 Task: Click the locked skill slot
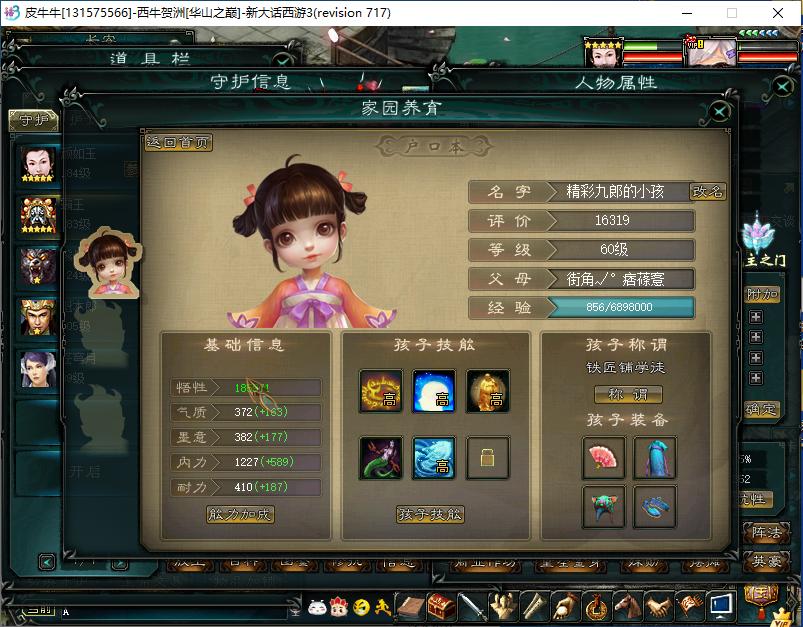tap(487, 458)
